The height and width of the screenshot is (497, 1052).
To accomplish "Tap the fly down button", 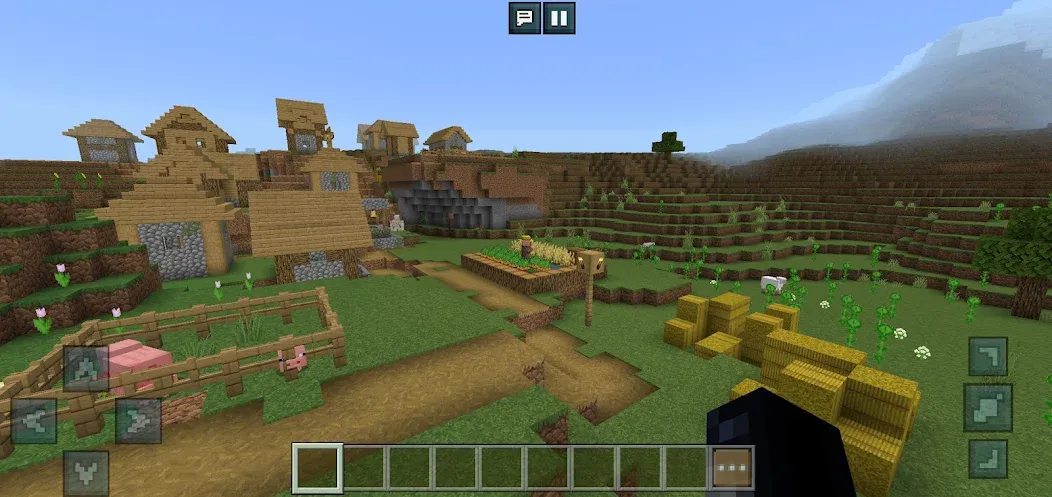I will (x=988, y=459).
